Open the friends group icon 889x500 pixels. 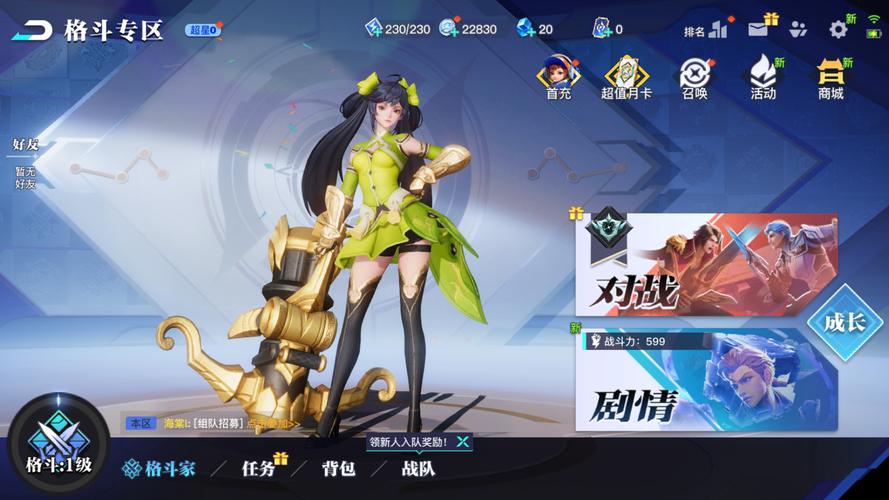(x=797, y=30)
